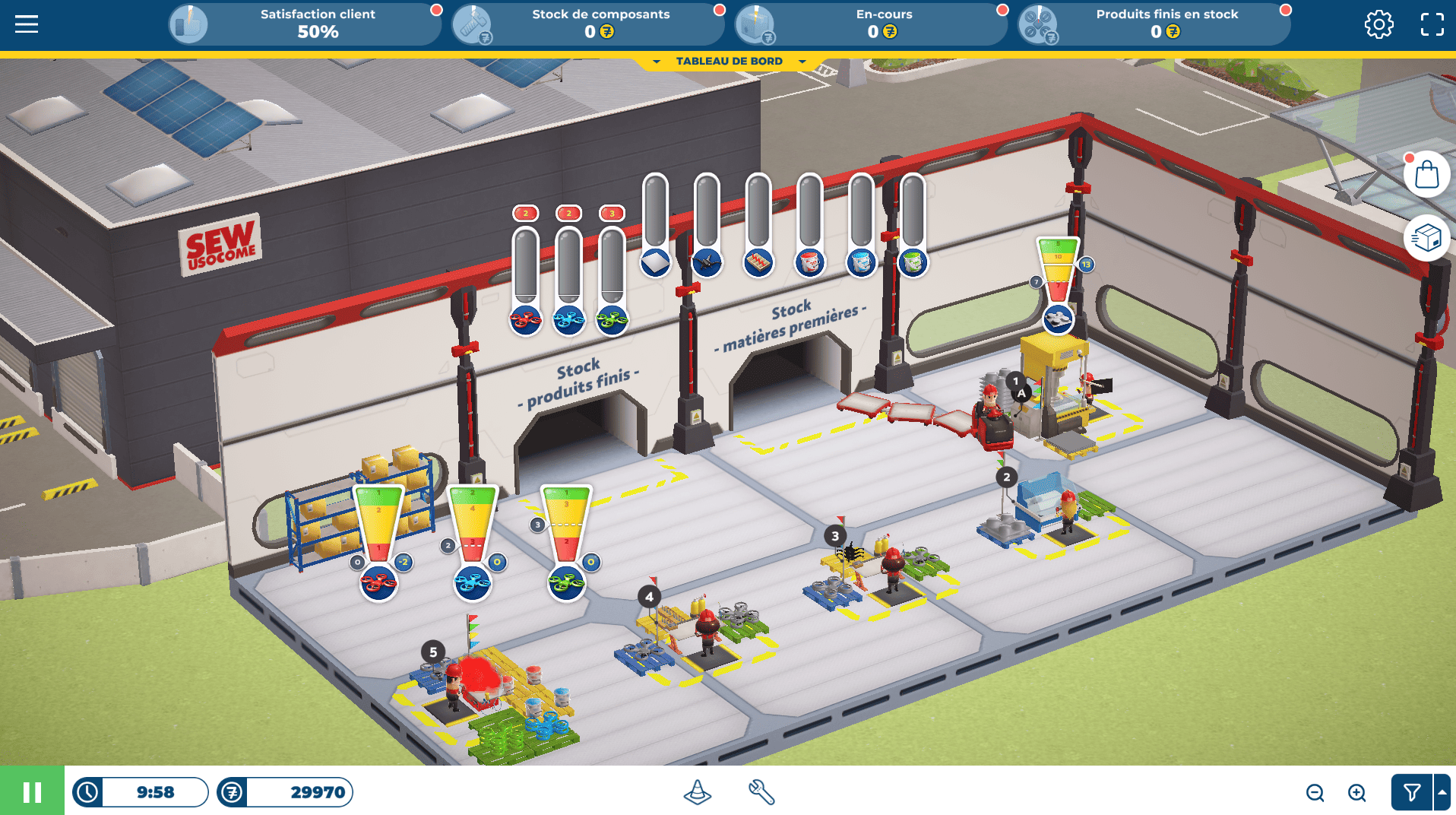
Task: Open the gear settings menu
Action: pyautogui.click(x=1378, y=24)
